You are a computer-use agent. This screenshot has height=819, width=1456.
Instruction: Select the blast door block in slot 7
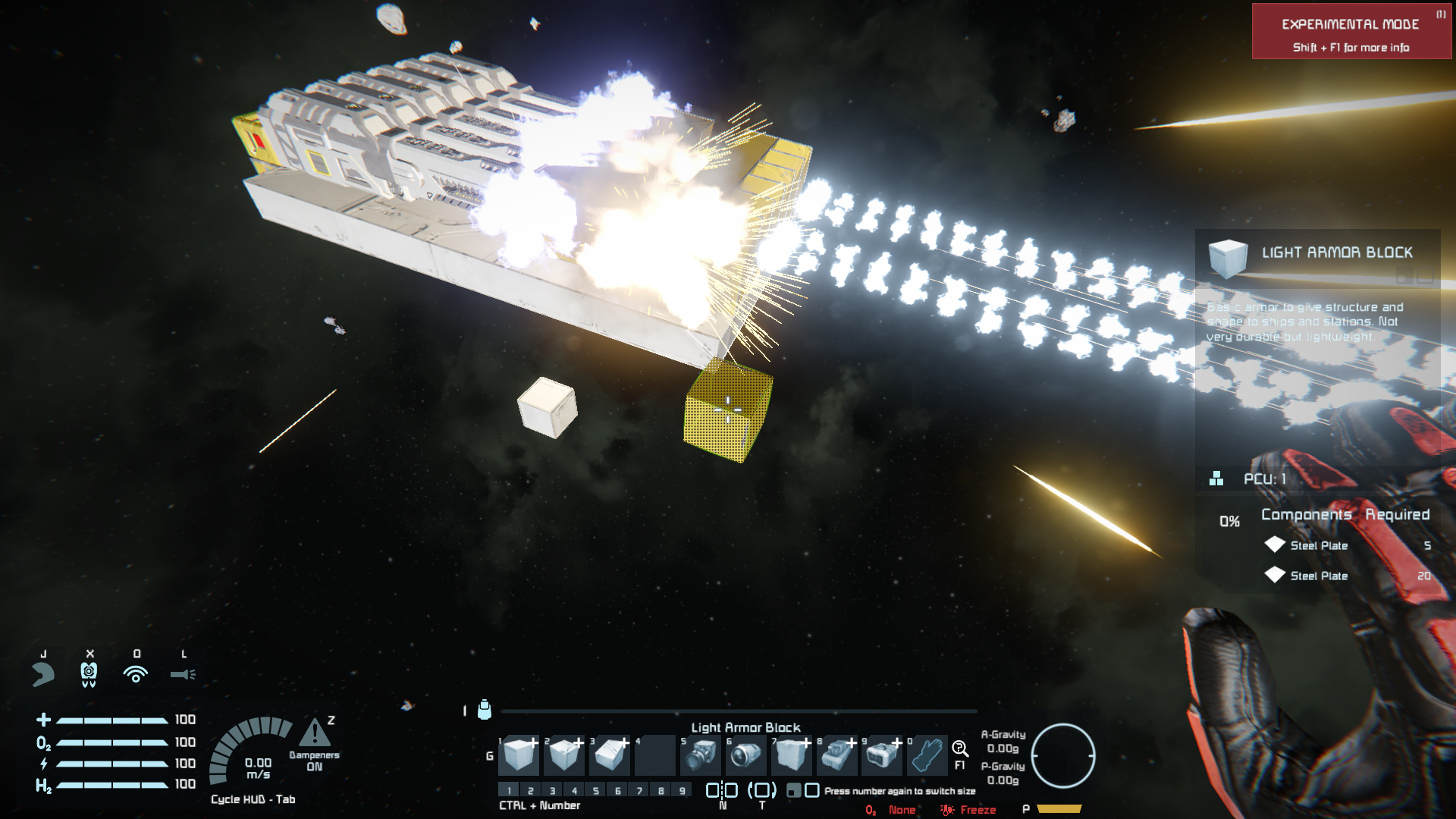click(x=792, y=755)
